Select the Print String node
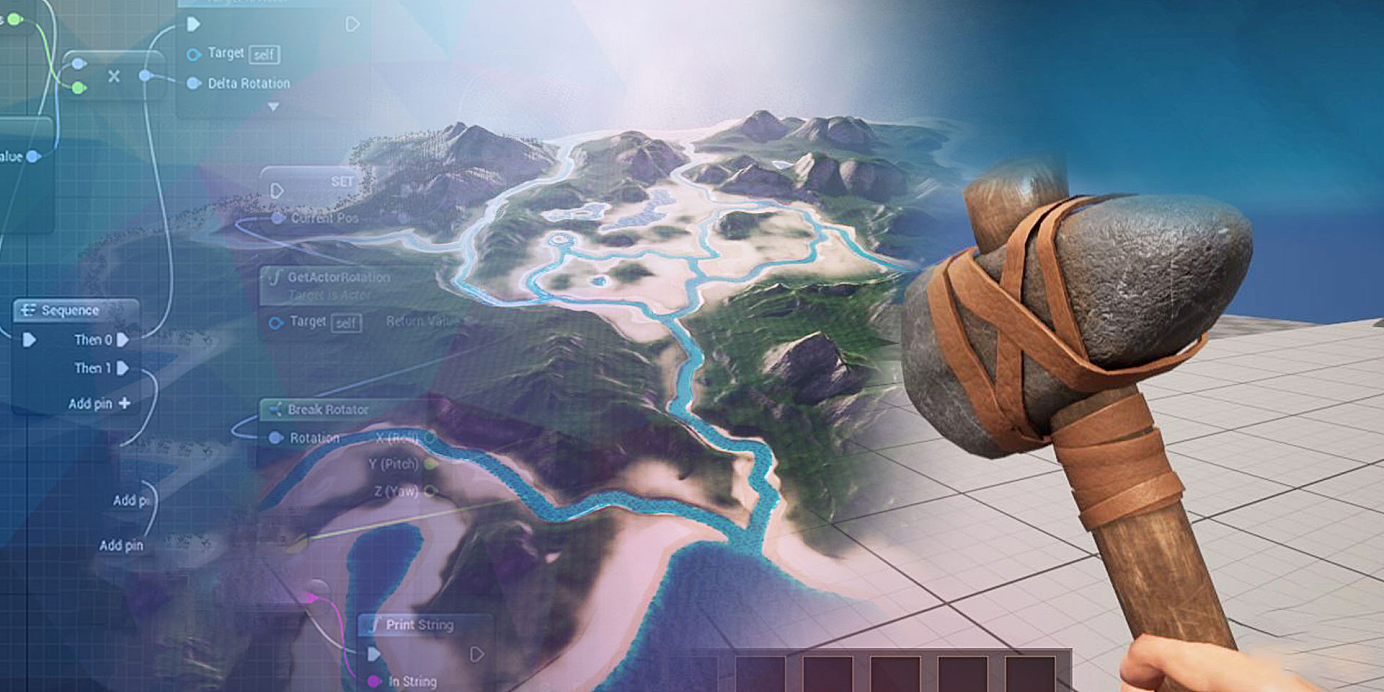Image resolution: width=1384 pixels, height=692 pixels. click(420, 626)
